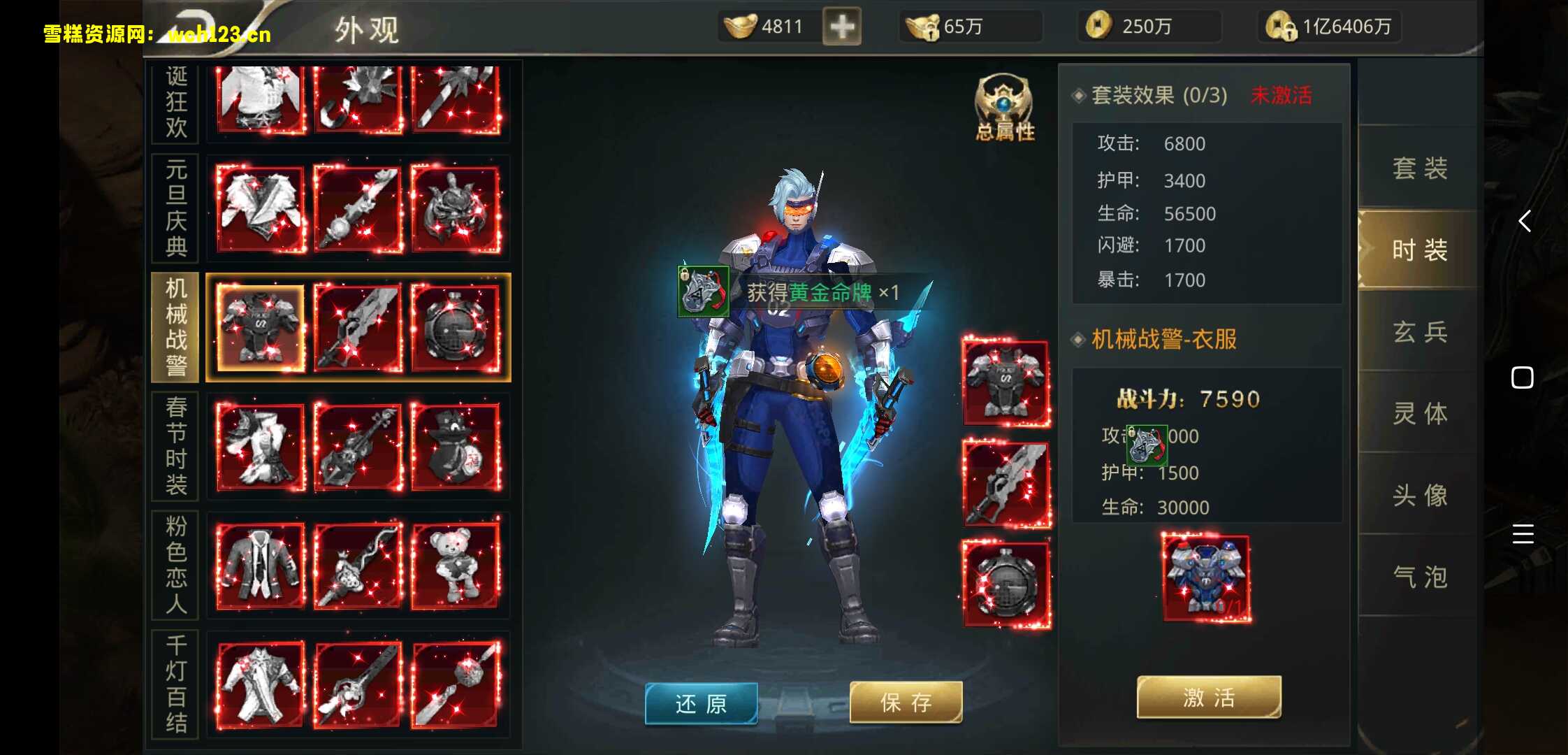Select the 机械战警 armor outfit thumbnail

tap(261, 327)
